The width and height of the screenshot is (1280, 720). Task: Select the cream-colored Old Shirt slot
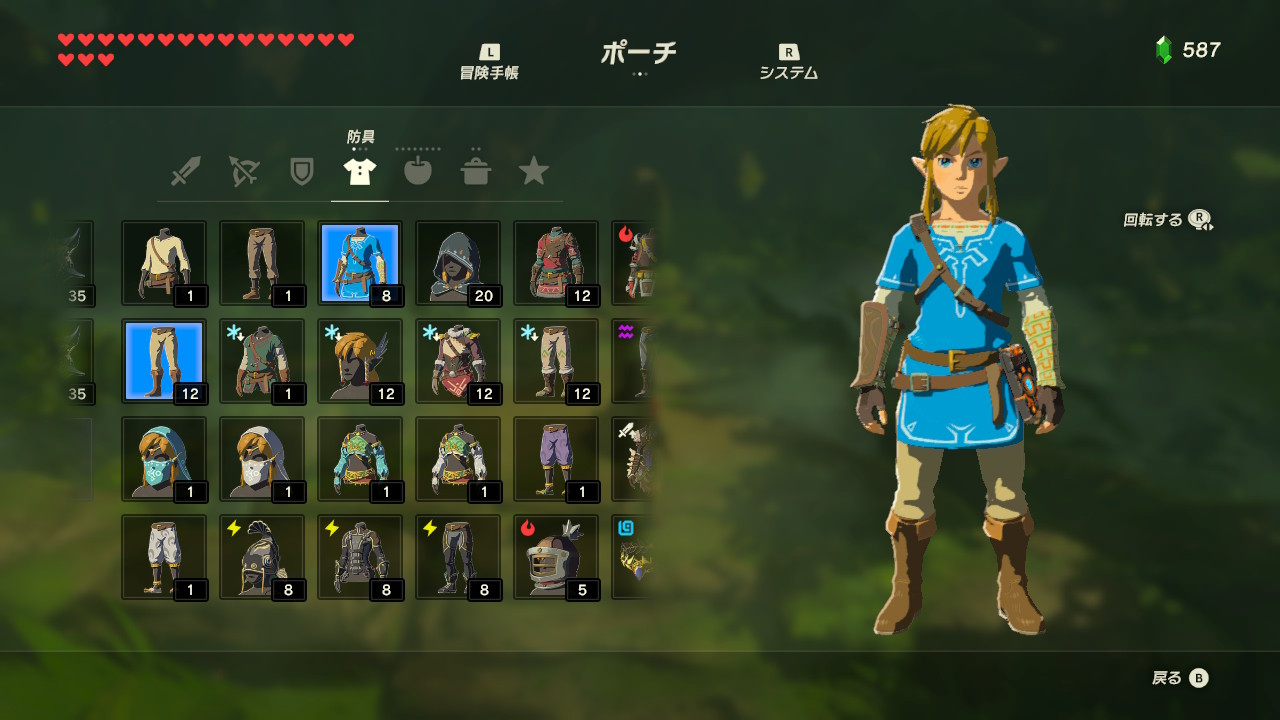[x=164, y=263]
